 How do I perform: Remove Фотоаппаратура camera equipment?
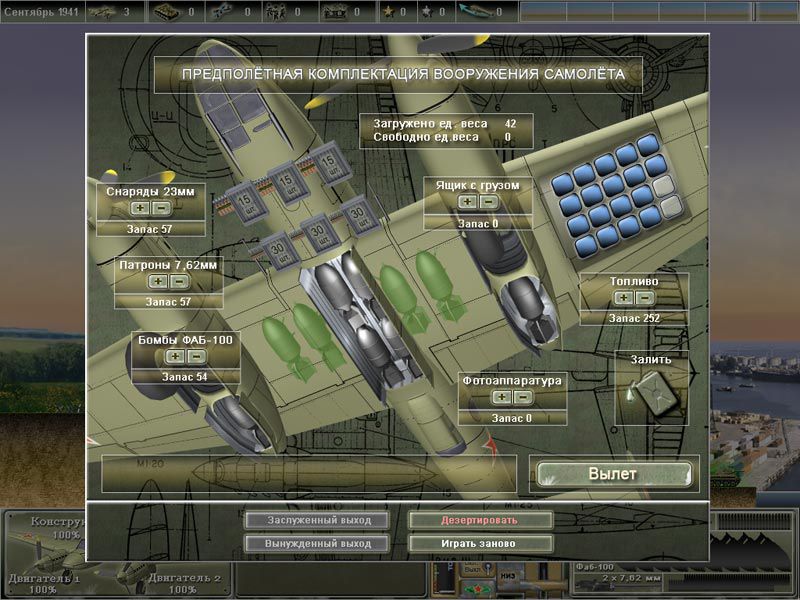coord(522,397)
